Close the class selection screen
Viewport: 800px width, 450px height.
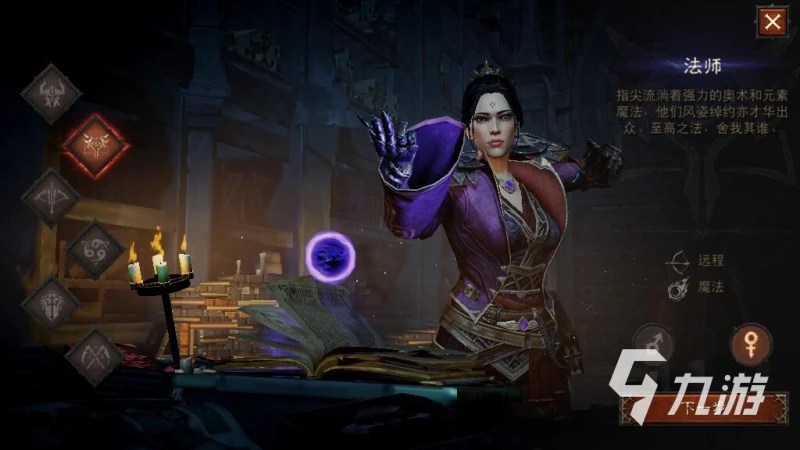click(x=771, y=22)
